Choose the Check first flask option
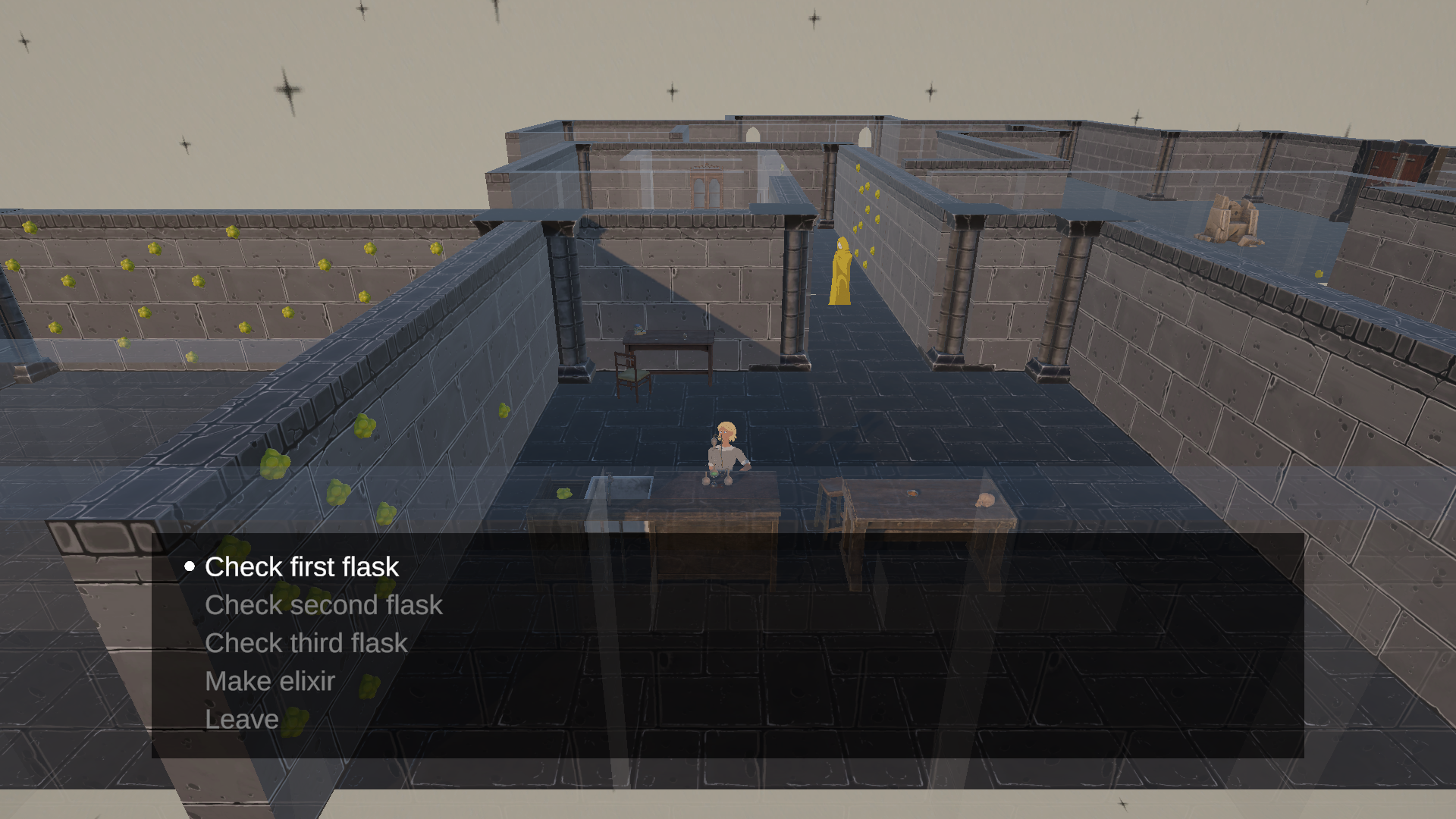 point(301,567)
